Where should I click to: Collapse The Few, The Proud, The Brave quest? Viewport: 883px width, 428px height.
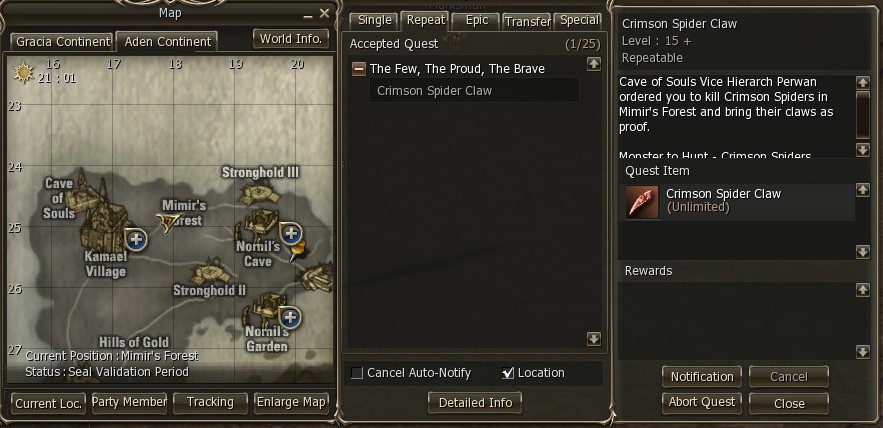tap(359, 69)
